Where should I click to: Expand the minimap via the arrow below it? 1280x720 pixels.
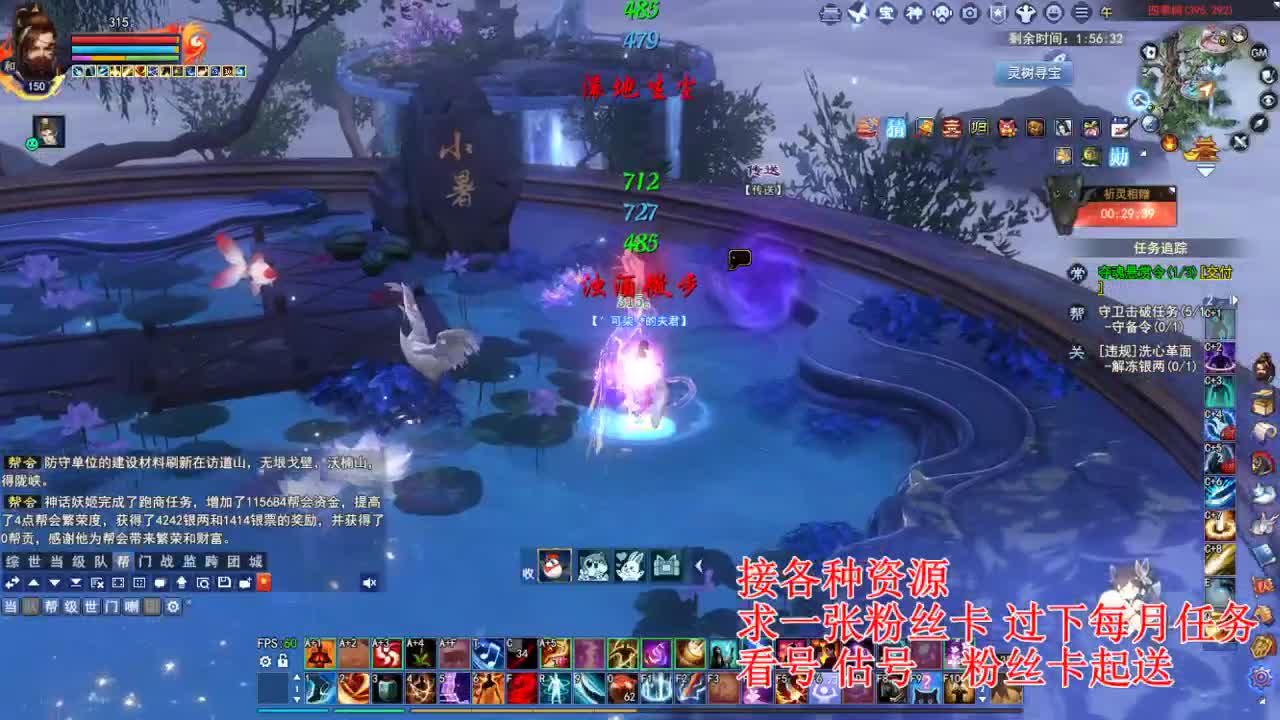(x=1205, y=171)
